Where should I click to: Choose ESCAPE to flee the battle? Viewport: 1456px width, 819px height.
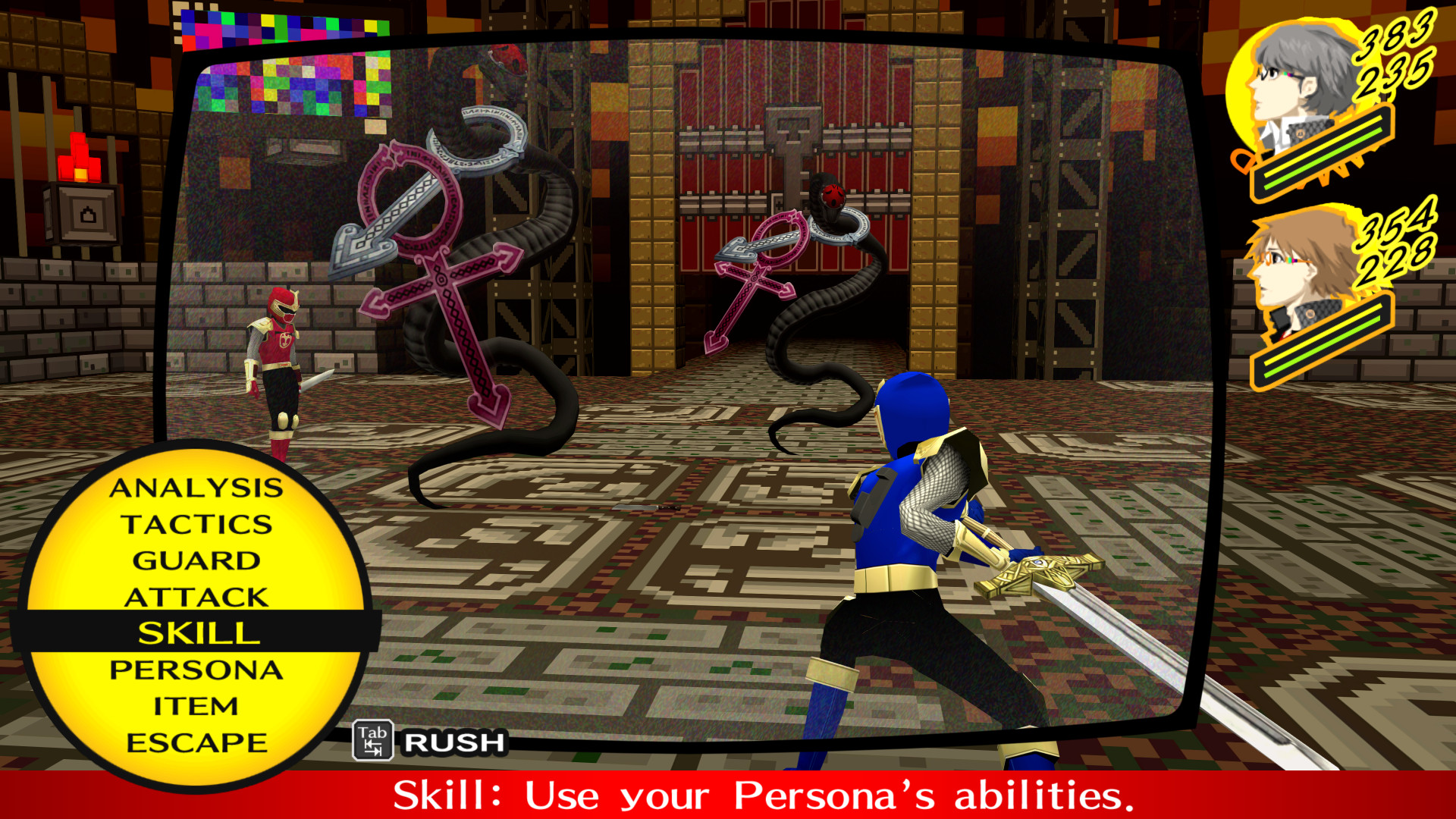(x=199, y=739)
